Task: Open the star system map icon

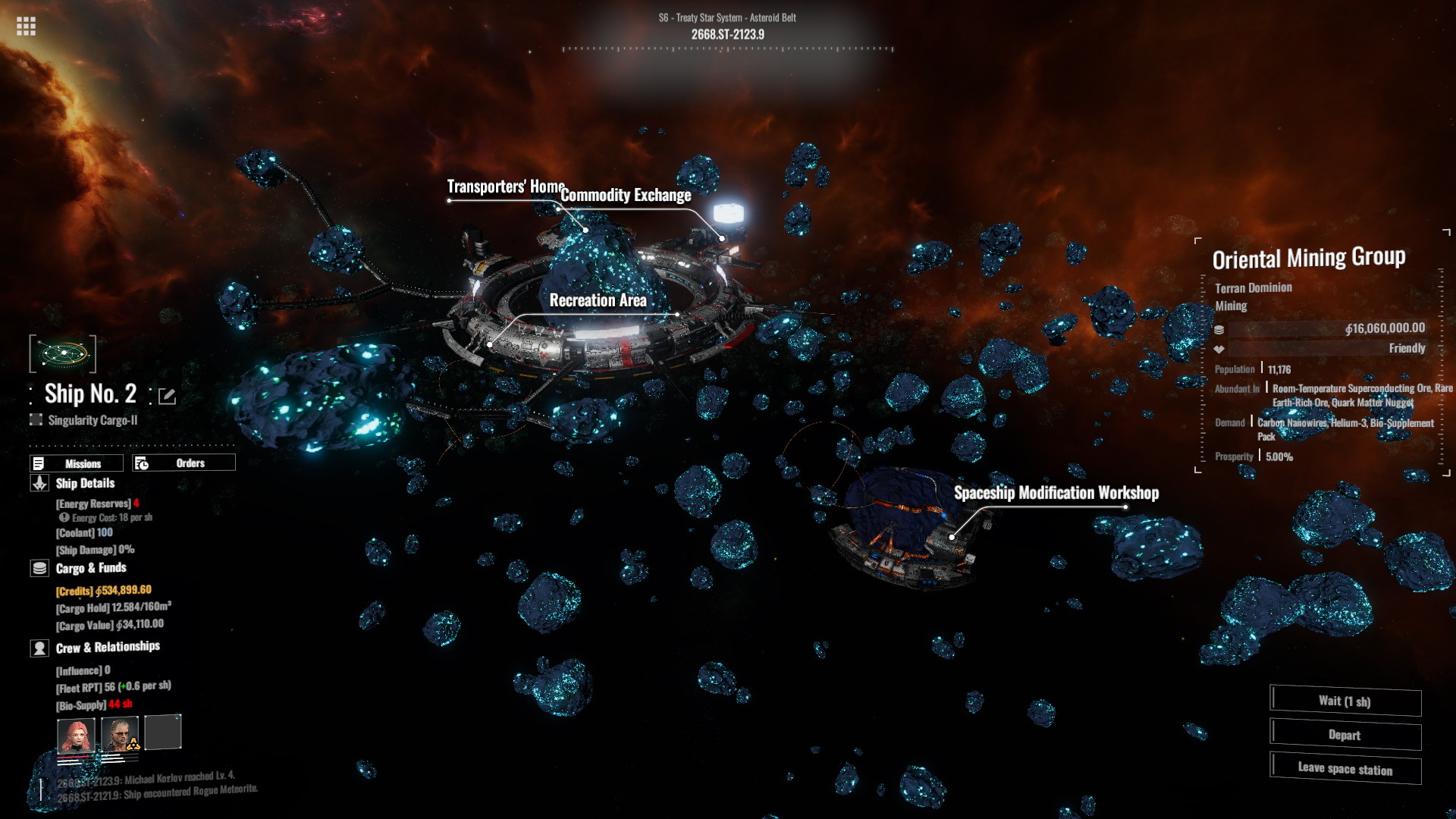Action: pos(63,353)
